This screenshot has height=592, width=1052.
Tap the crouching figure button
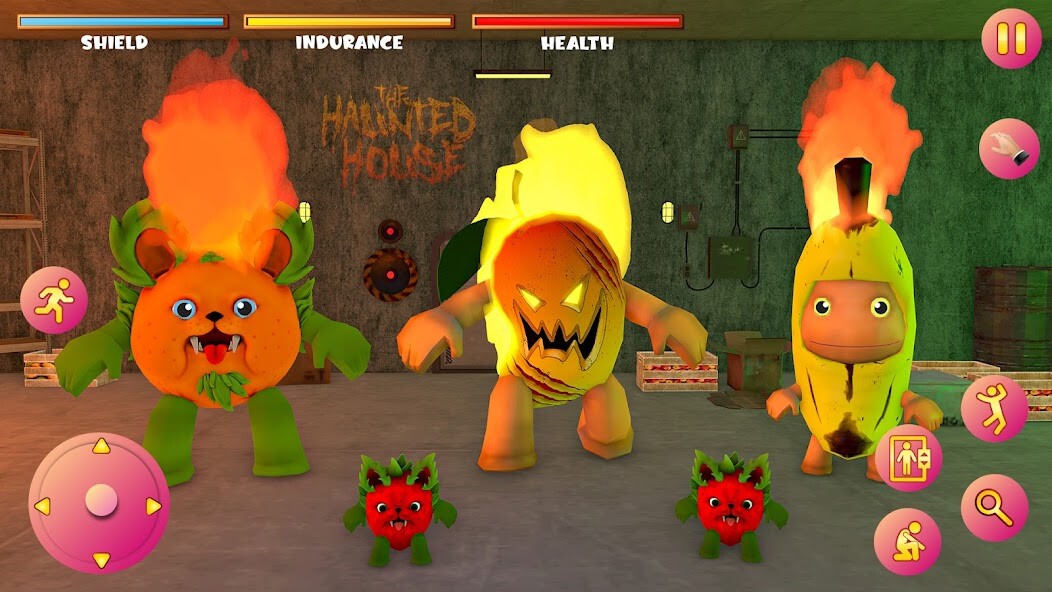click(x=907, y=541)
